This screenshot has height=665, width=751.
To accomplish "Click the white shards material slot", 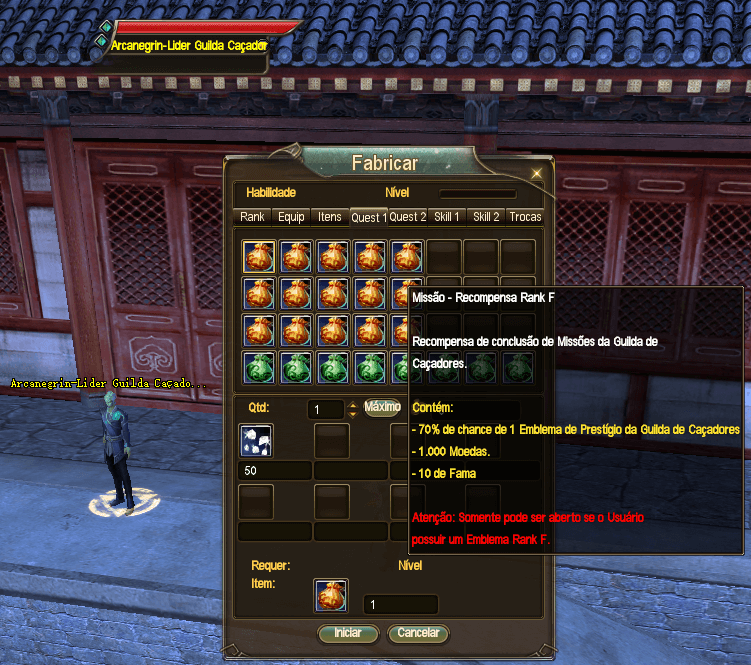I will click(x=255, y=441).
